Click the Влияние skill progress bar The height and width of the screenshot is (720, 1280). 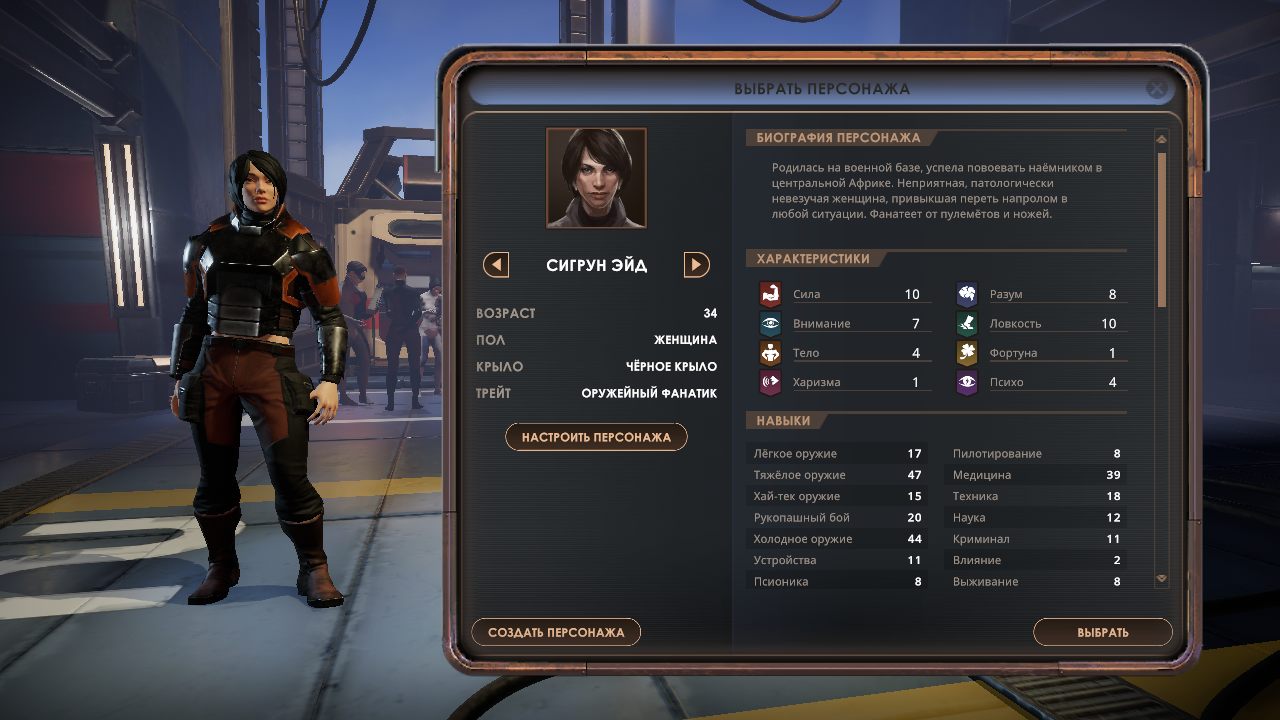1036,560
